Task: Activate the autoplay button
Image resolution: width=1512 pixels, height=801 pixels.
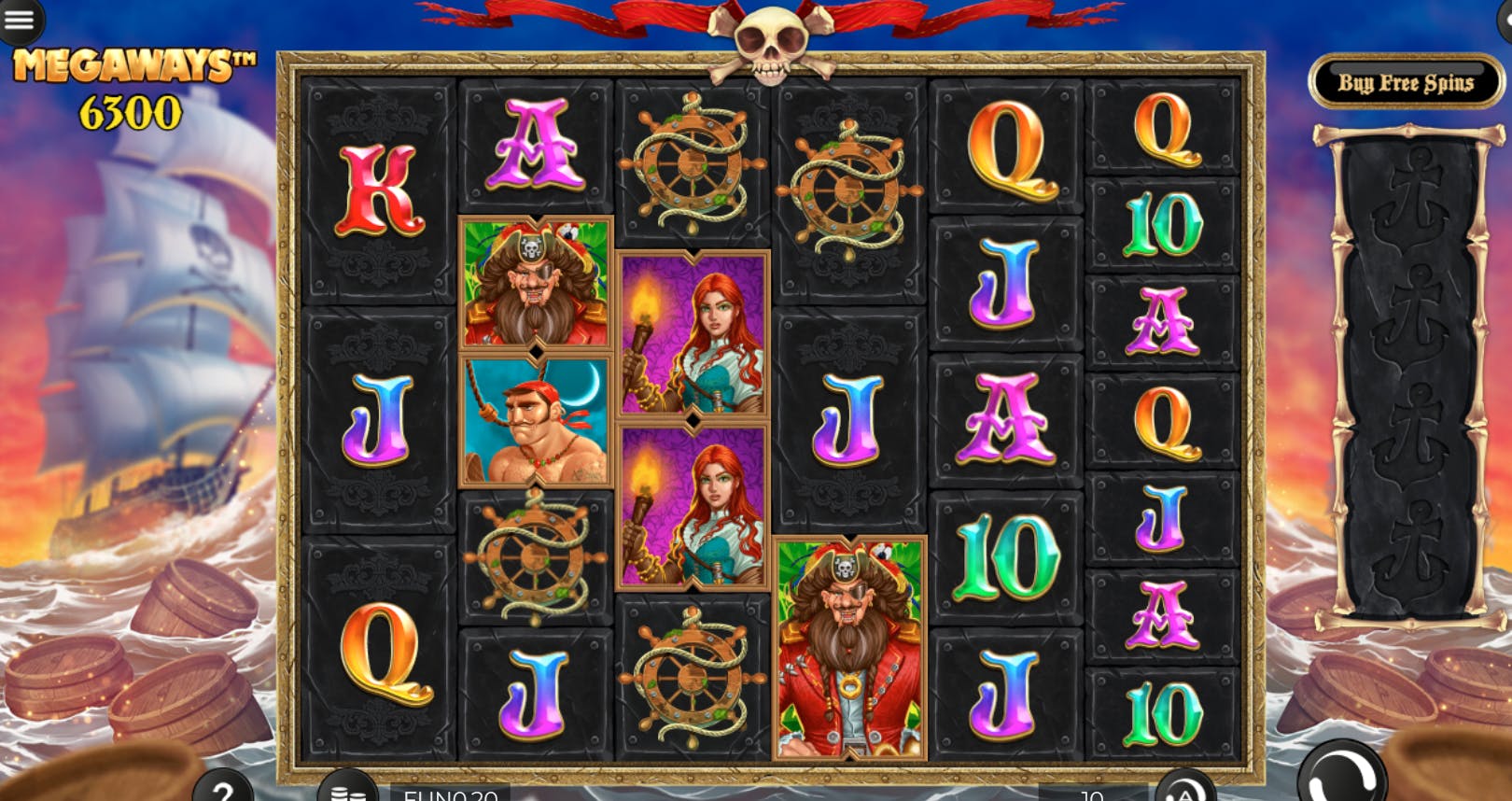Action: click(1184, 790)
